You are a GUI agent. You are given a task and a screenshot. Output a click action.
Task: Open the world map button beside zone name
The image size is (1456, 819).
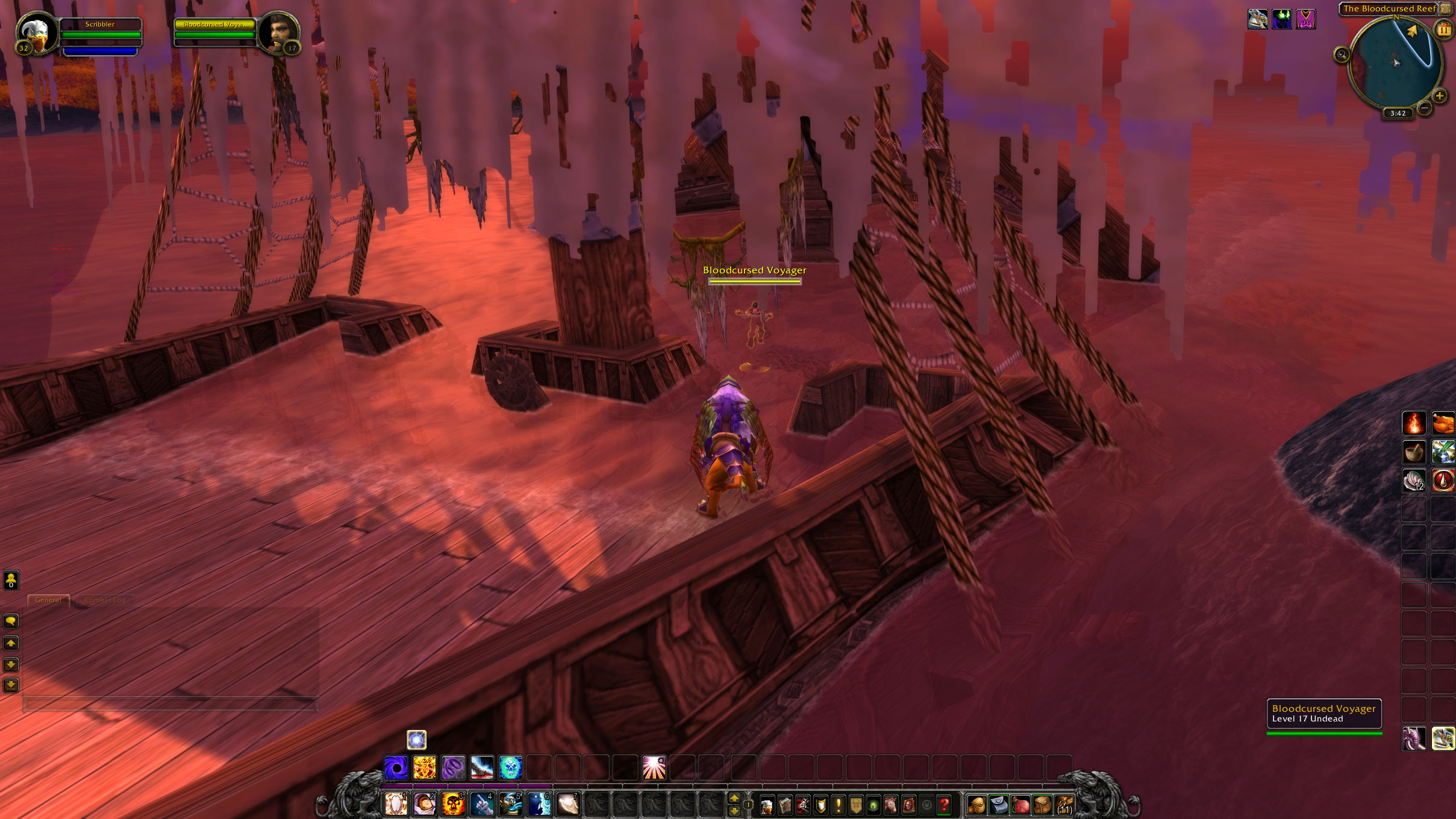[x=1445, y=8]
